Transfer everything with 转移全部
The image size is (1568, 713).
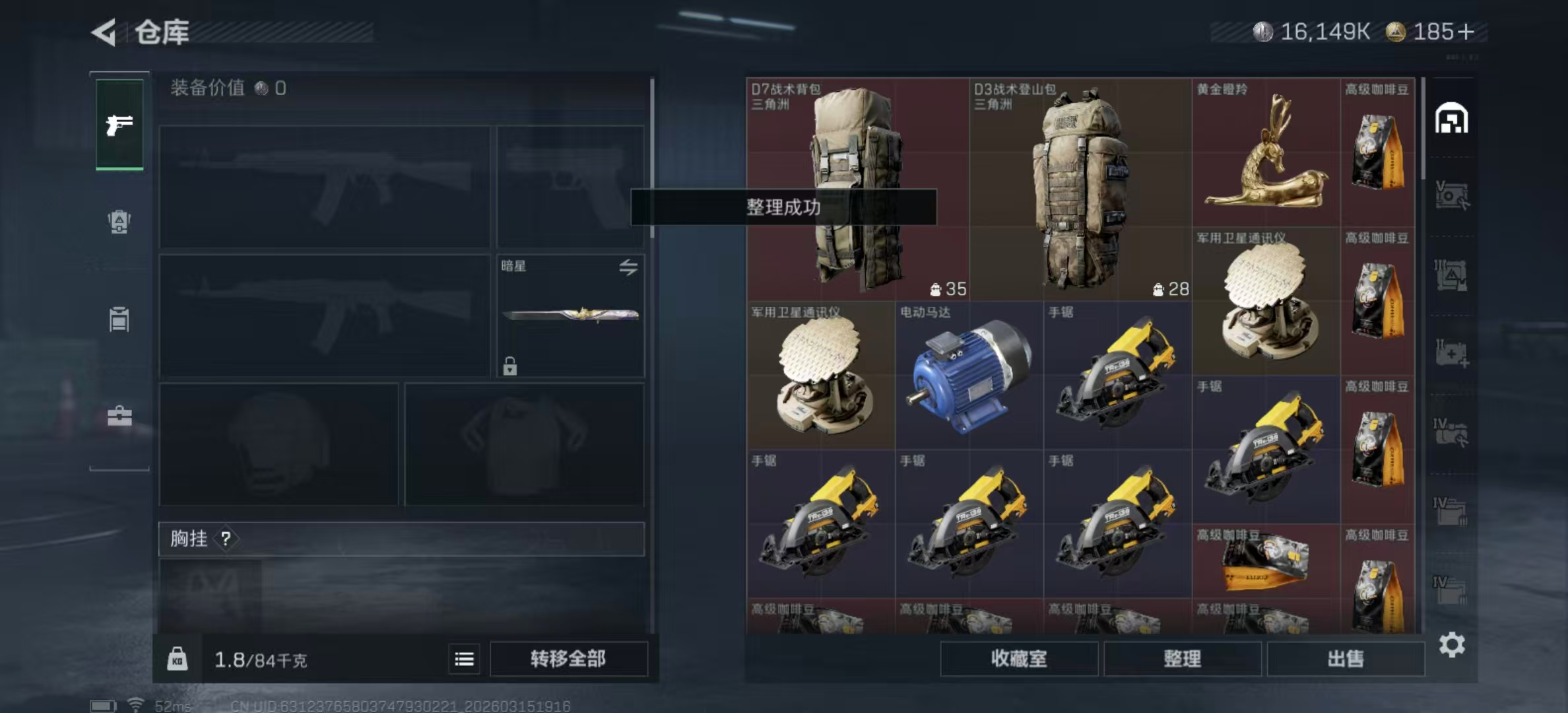point(568,658)
